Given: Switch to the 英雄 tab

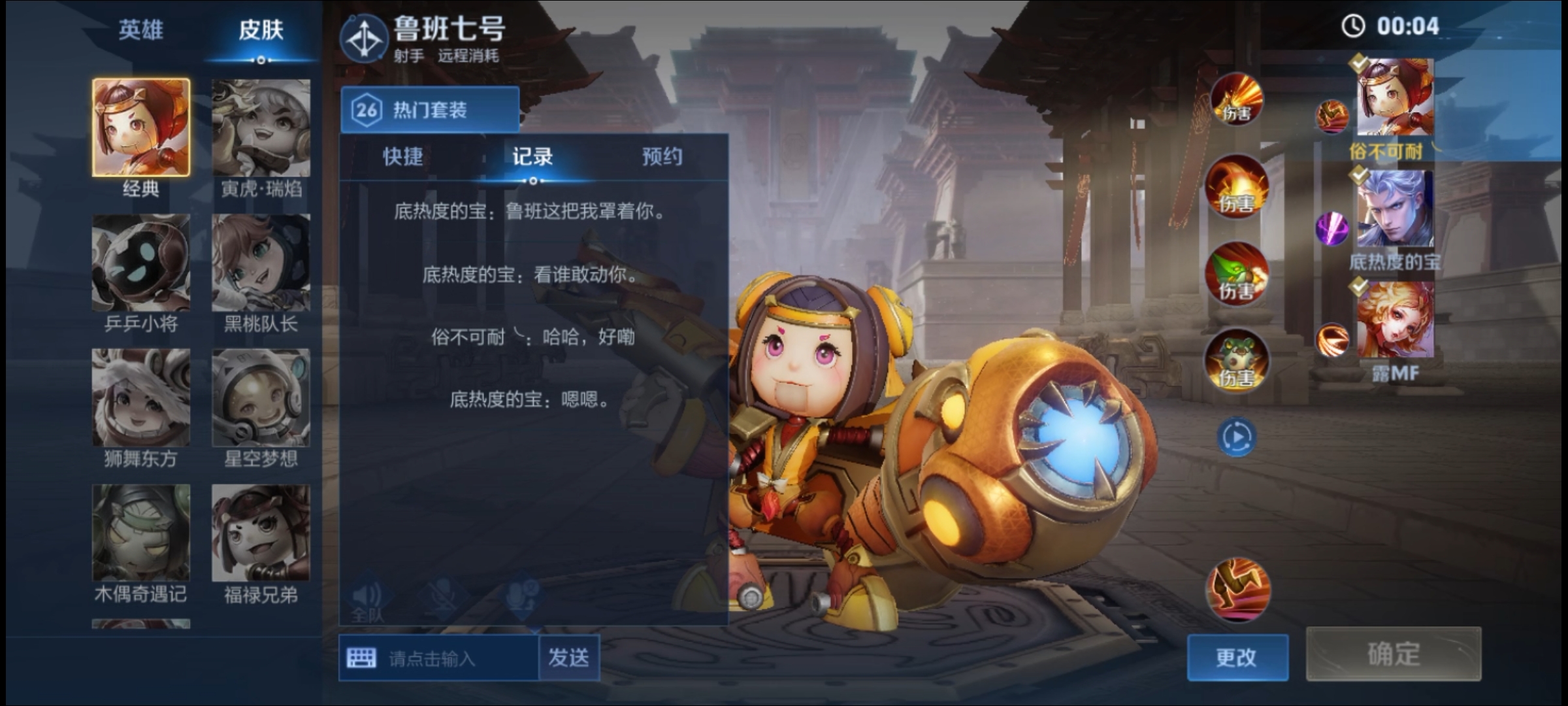Looking at the screenshot, I should tap(141, 31).
